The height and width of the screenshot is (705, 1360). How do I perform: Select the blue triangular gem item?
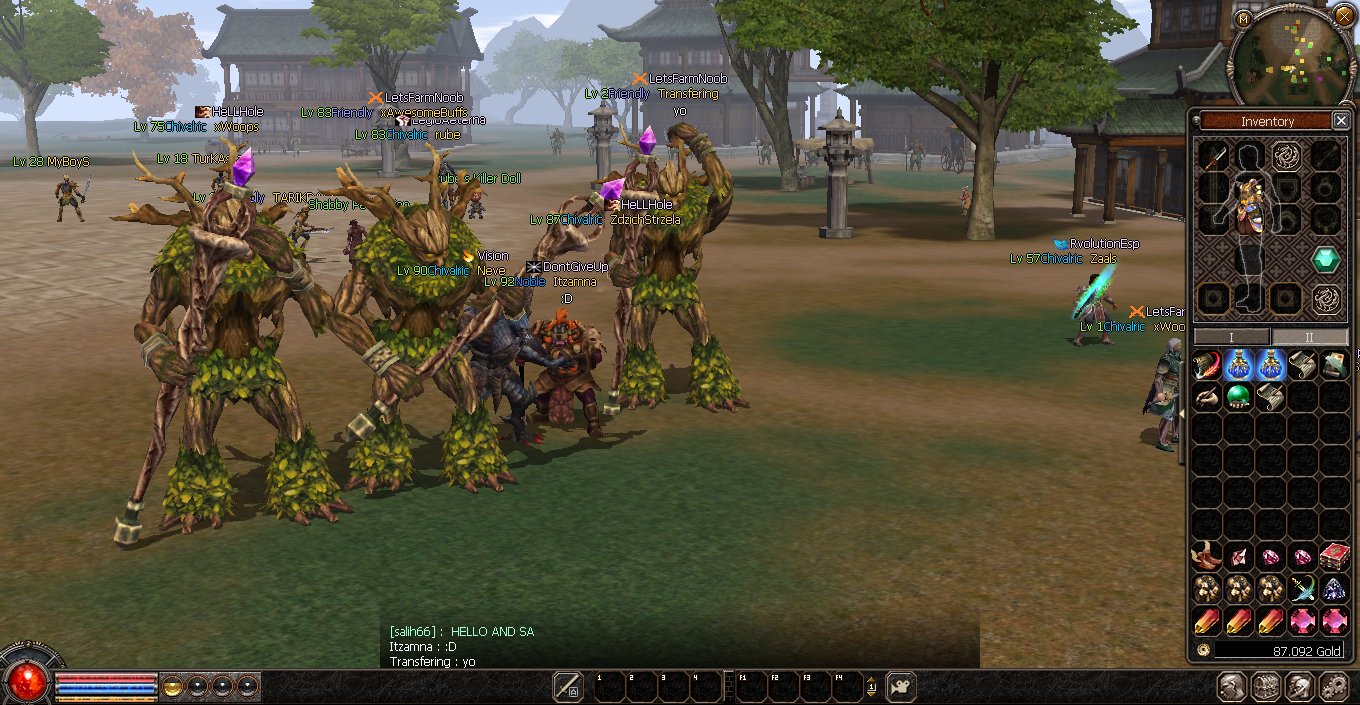click(x=1333, y=590)
